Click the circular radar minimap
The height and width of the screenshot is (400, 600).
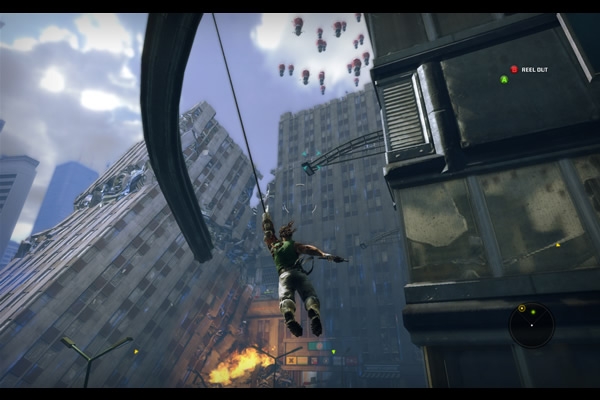point(531,325)
